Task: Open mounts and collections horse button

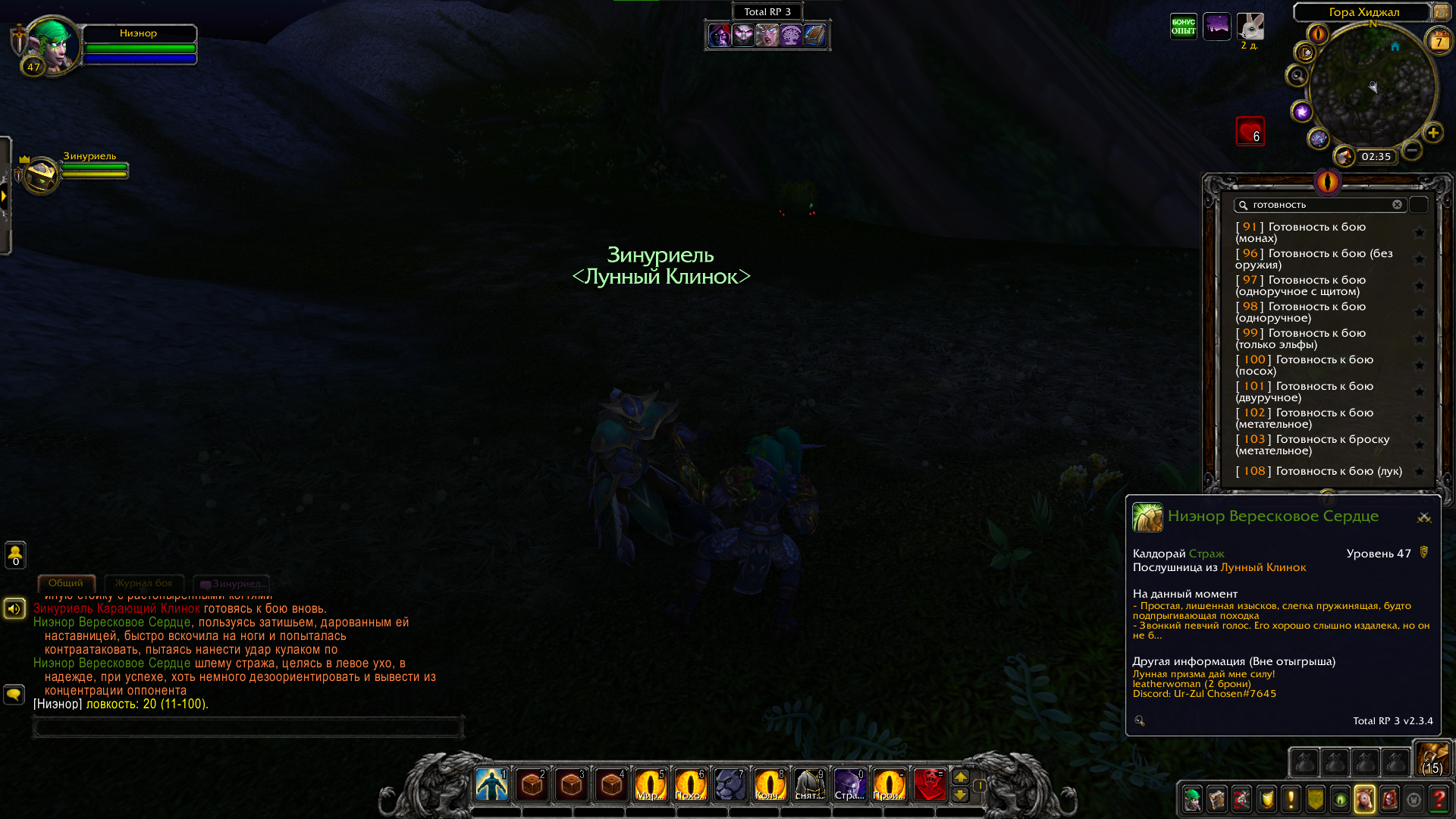Action: tap(1364, 799)
